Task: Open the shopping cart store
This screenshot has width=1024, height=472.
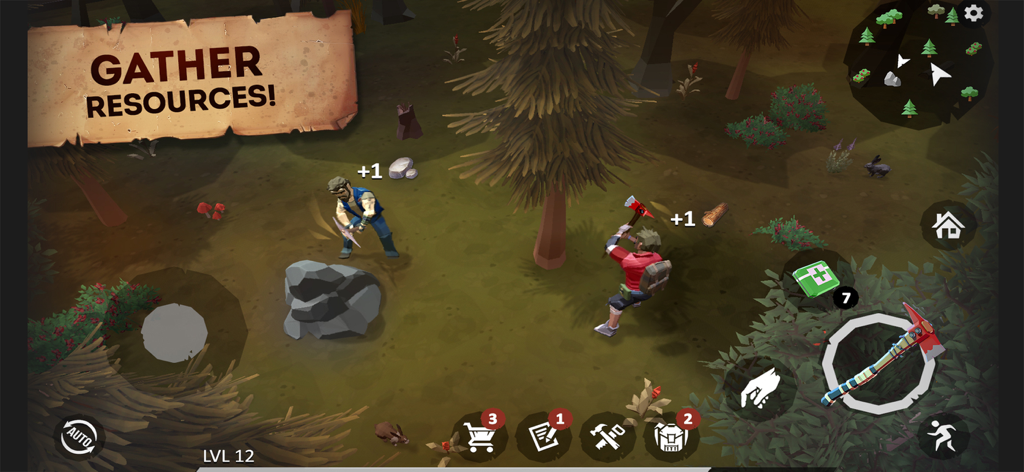Action: (x=480, y=437)
